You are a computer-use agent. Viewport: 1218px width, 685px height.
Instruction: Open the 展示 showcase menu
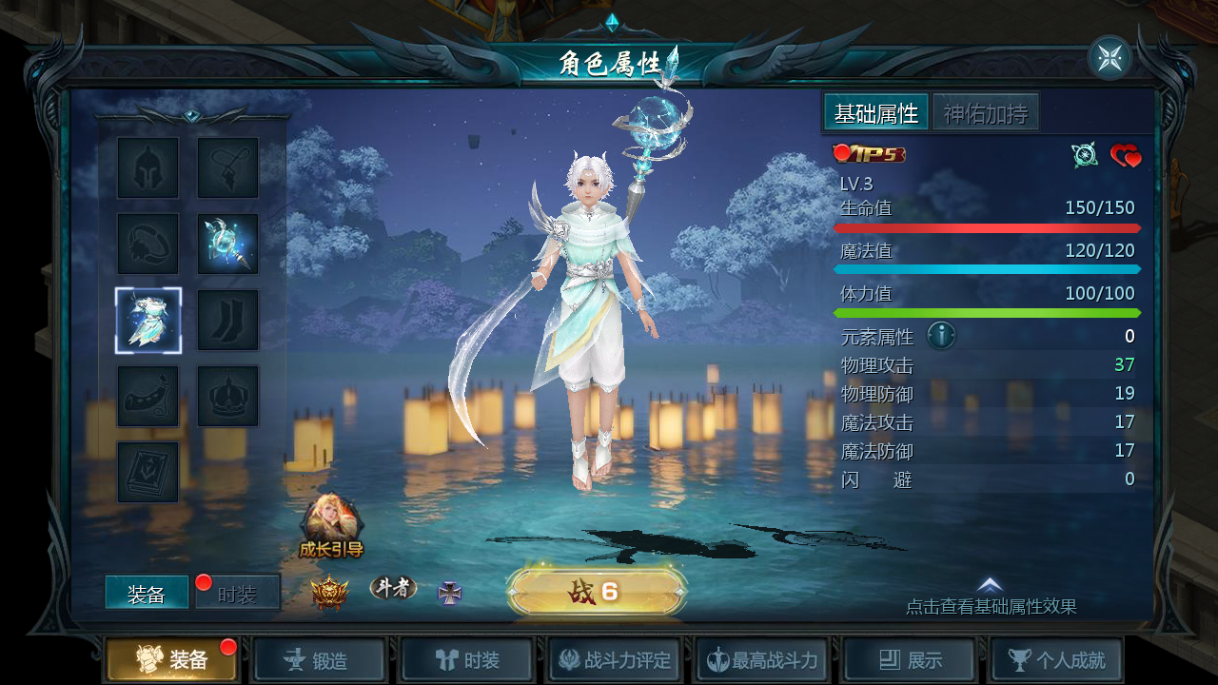(911, 660)
